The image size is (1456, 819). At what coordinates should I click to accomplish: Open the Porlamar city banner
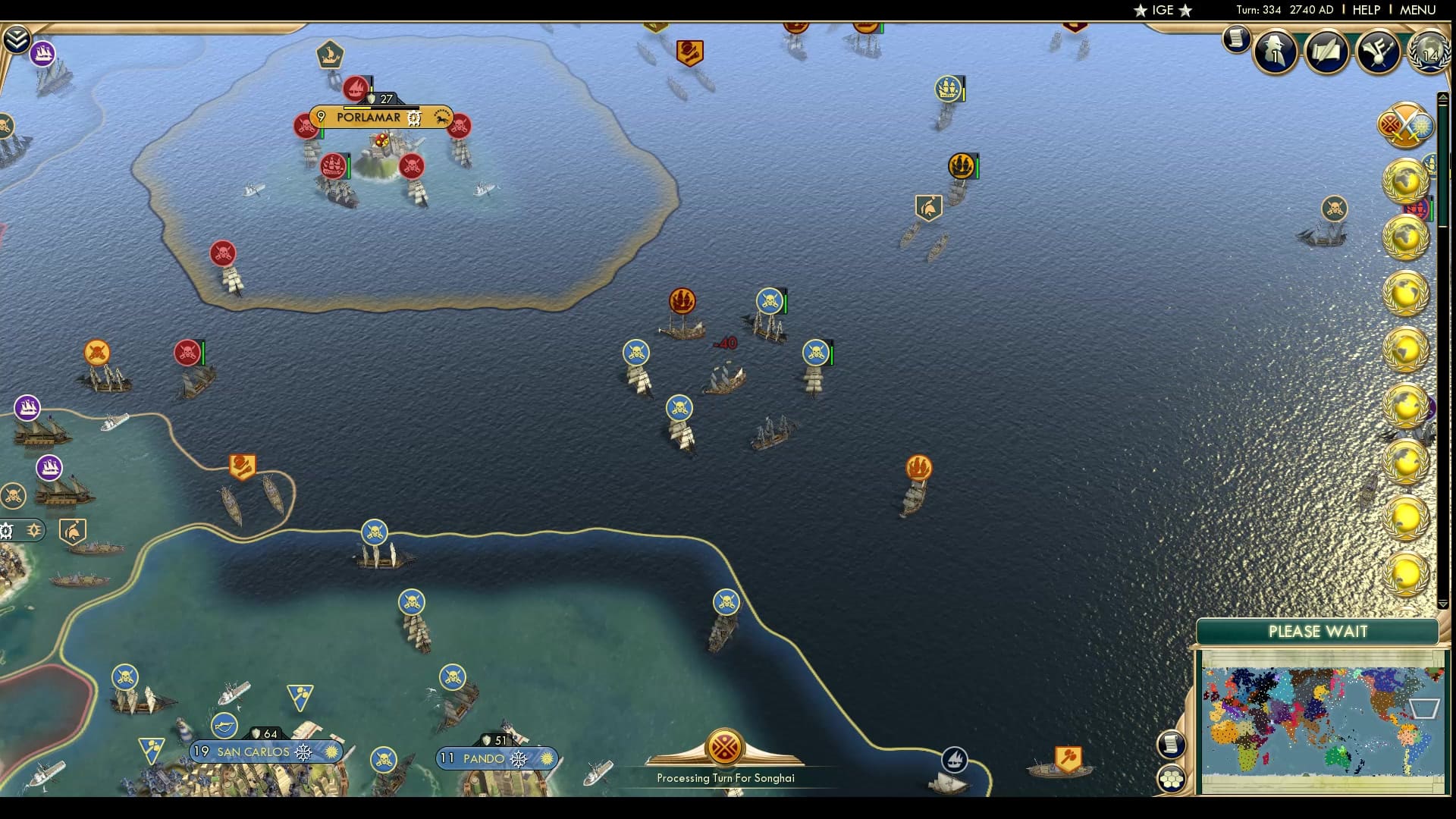click(x=369, y=118)
